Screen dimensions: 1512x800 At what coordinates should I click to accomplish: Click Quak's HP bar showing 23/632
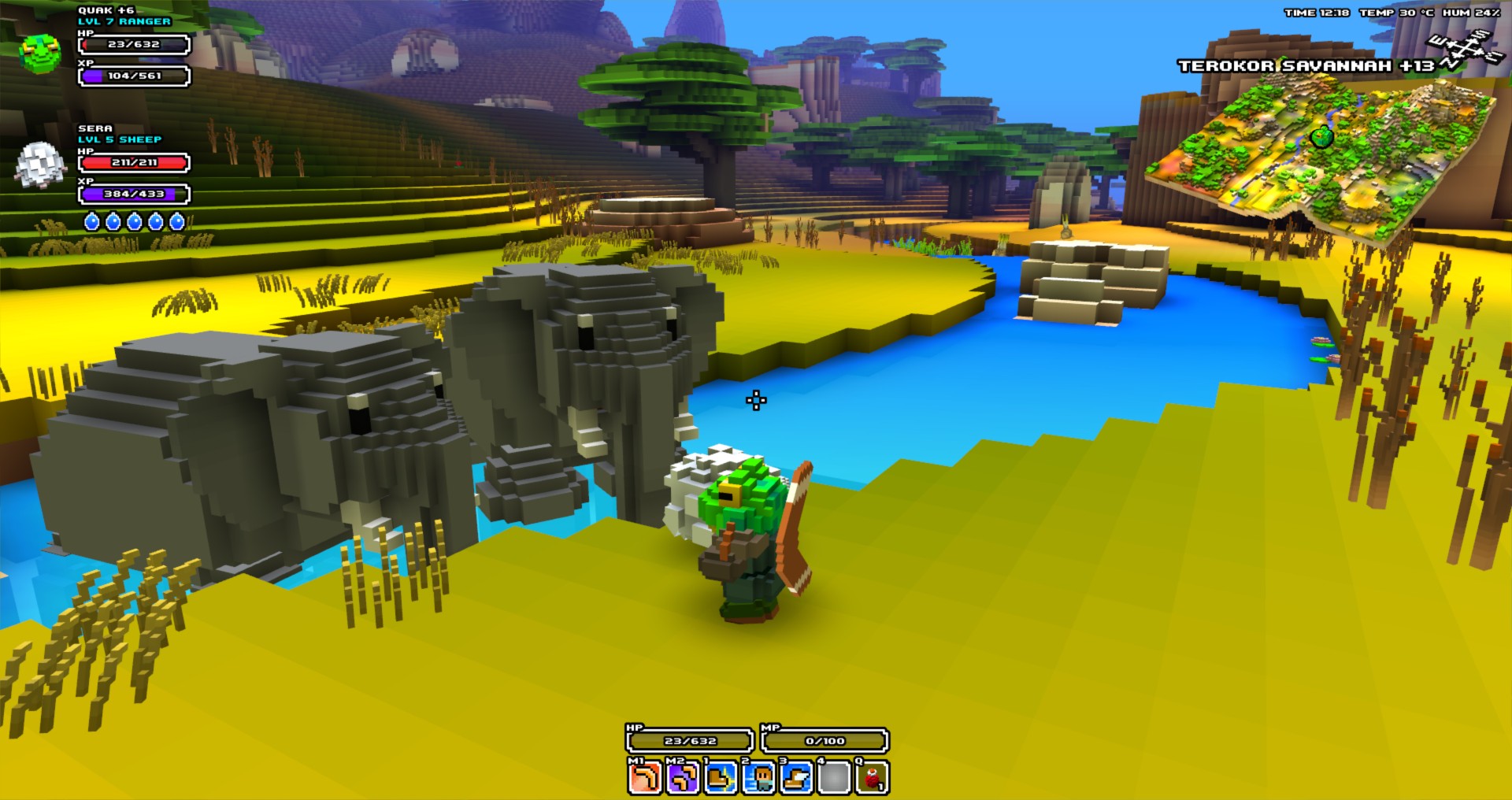tap(132, 45)
